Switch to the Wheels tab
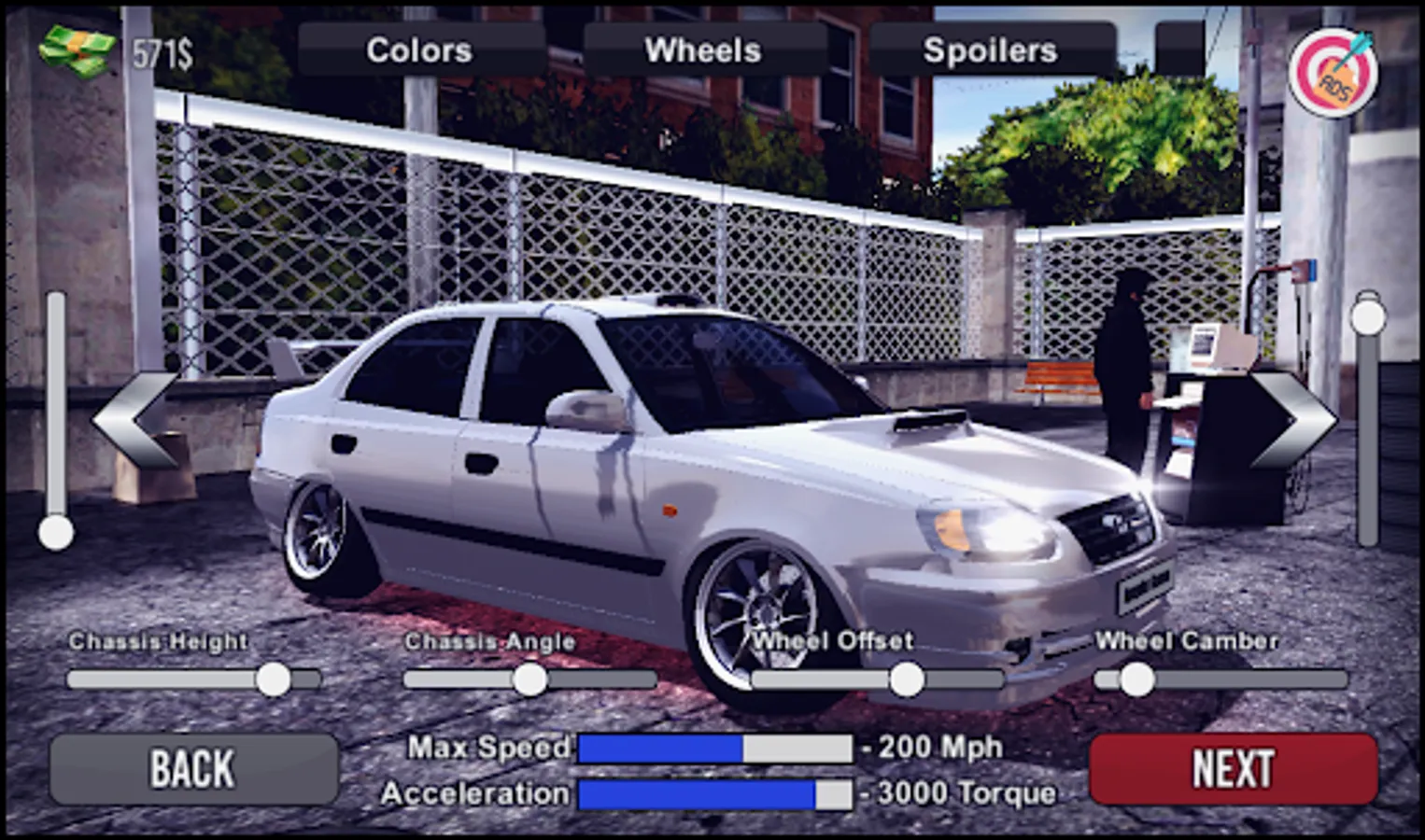This screenshot has width=1425, height=840. tap(705, 50)
